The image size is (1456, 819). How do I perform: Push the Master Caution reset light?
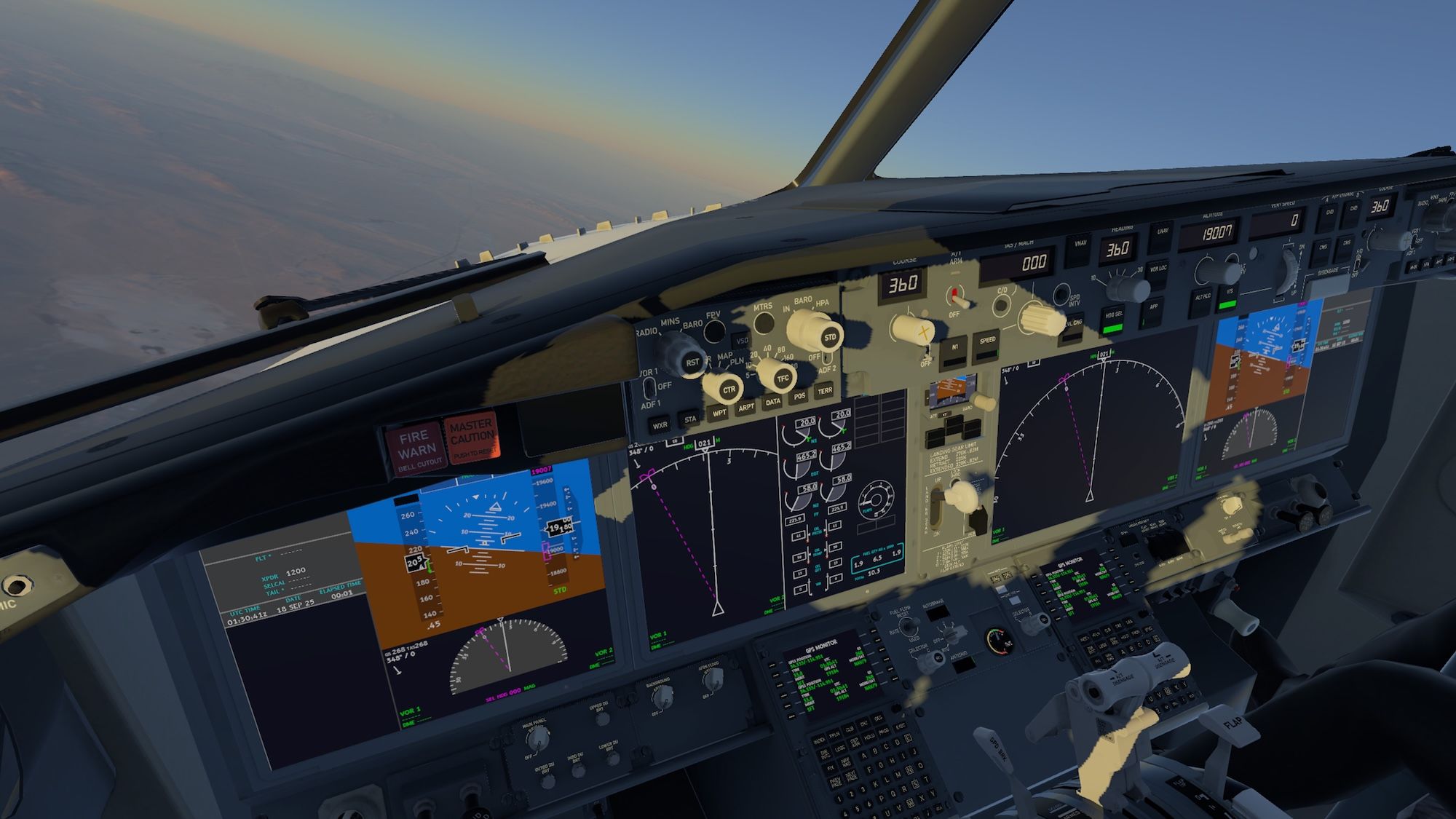[472, 439]
